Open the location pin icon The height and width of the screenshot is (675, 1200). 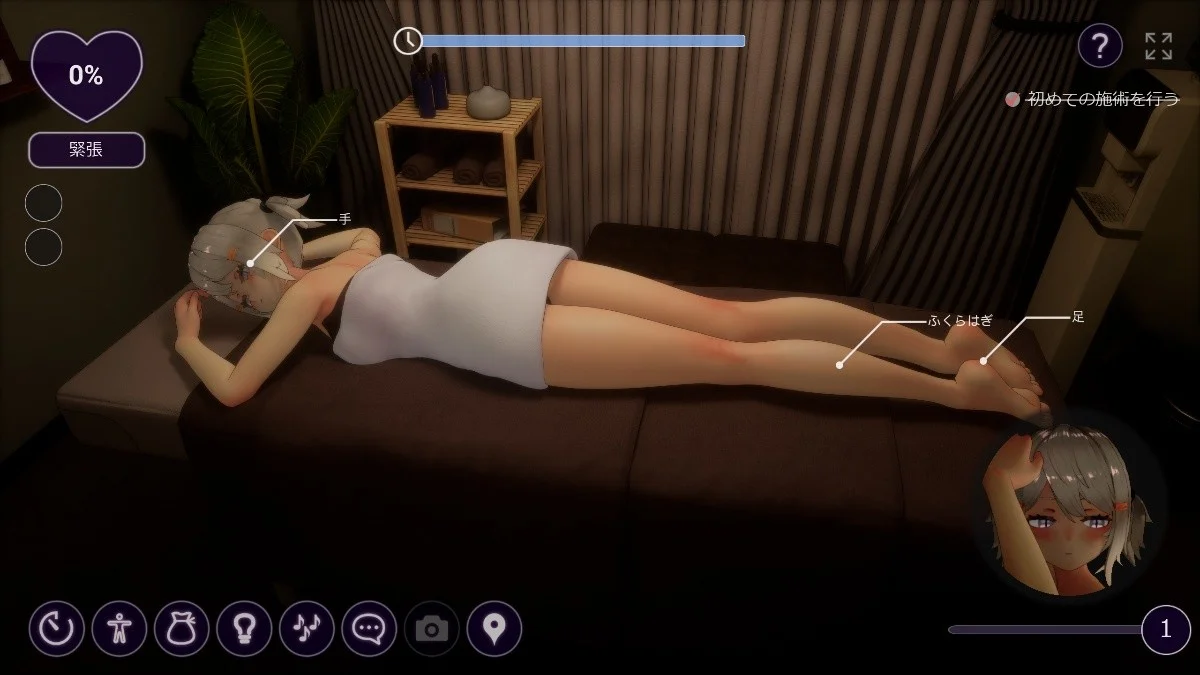point(494,628)
